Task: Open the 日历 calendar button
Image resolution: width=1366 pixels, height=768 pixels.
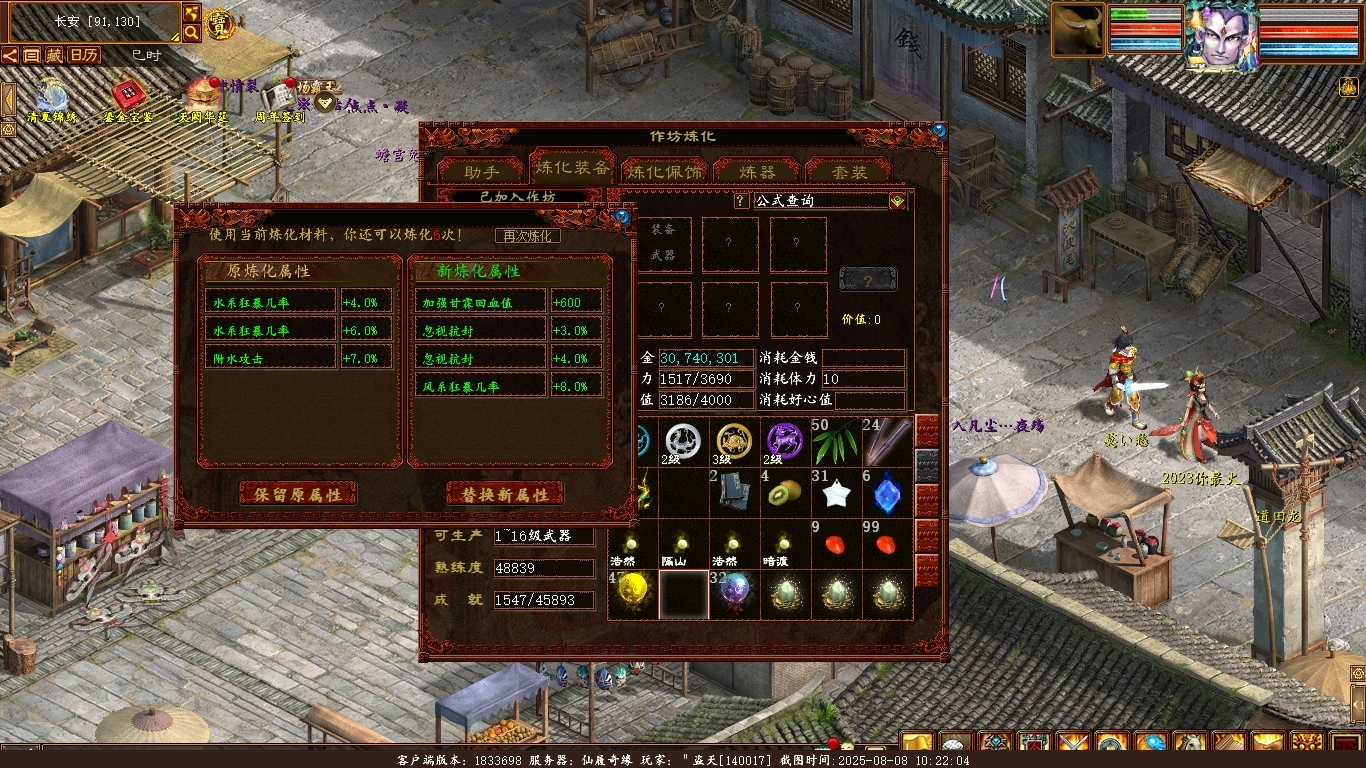Action: pyautogui.click(x=83, y=55)
